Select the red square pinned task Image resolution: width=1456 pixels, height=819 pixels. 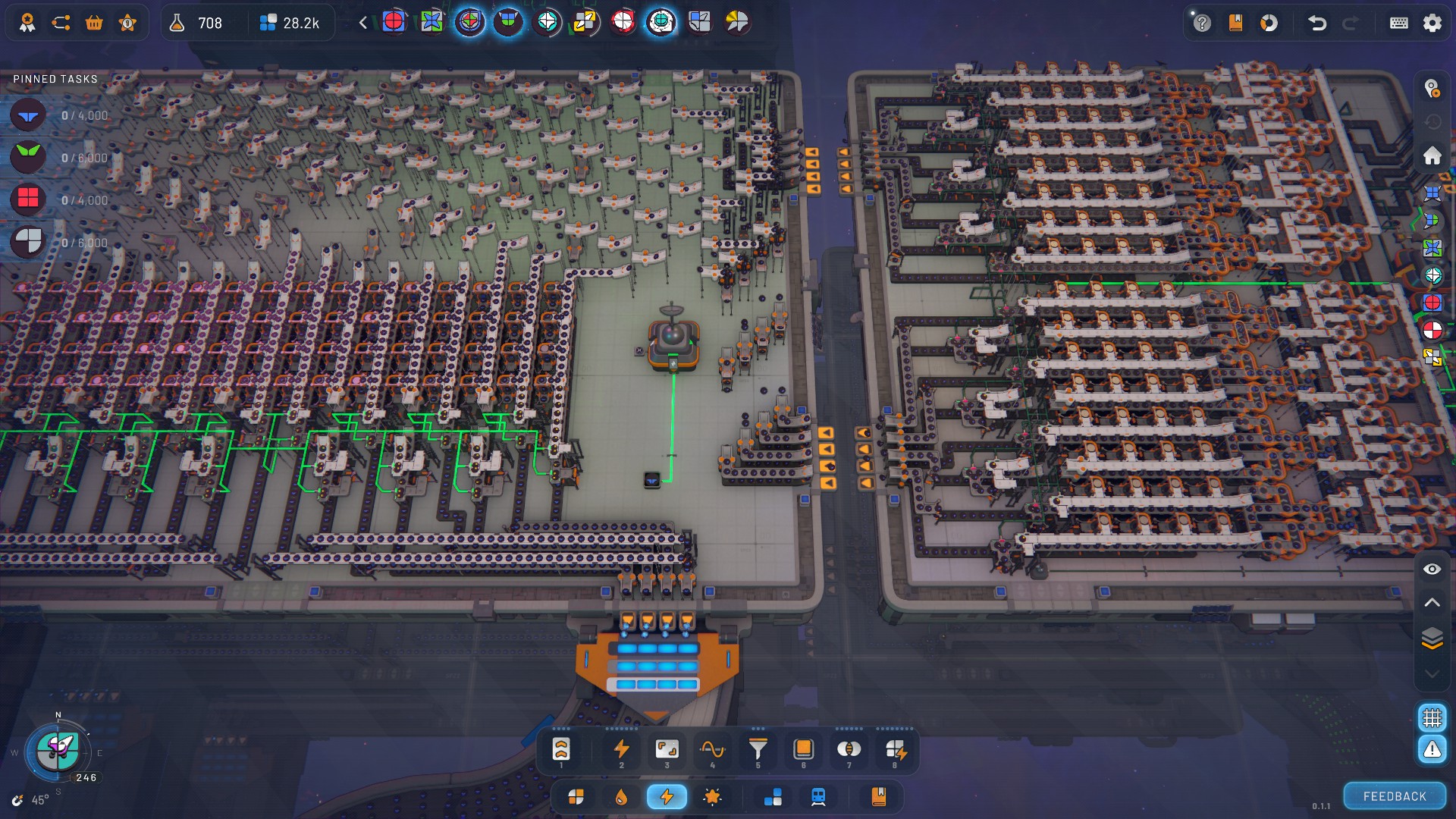(x=28, y=199)
